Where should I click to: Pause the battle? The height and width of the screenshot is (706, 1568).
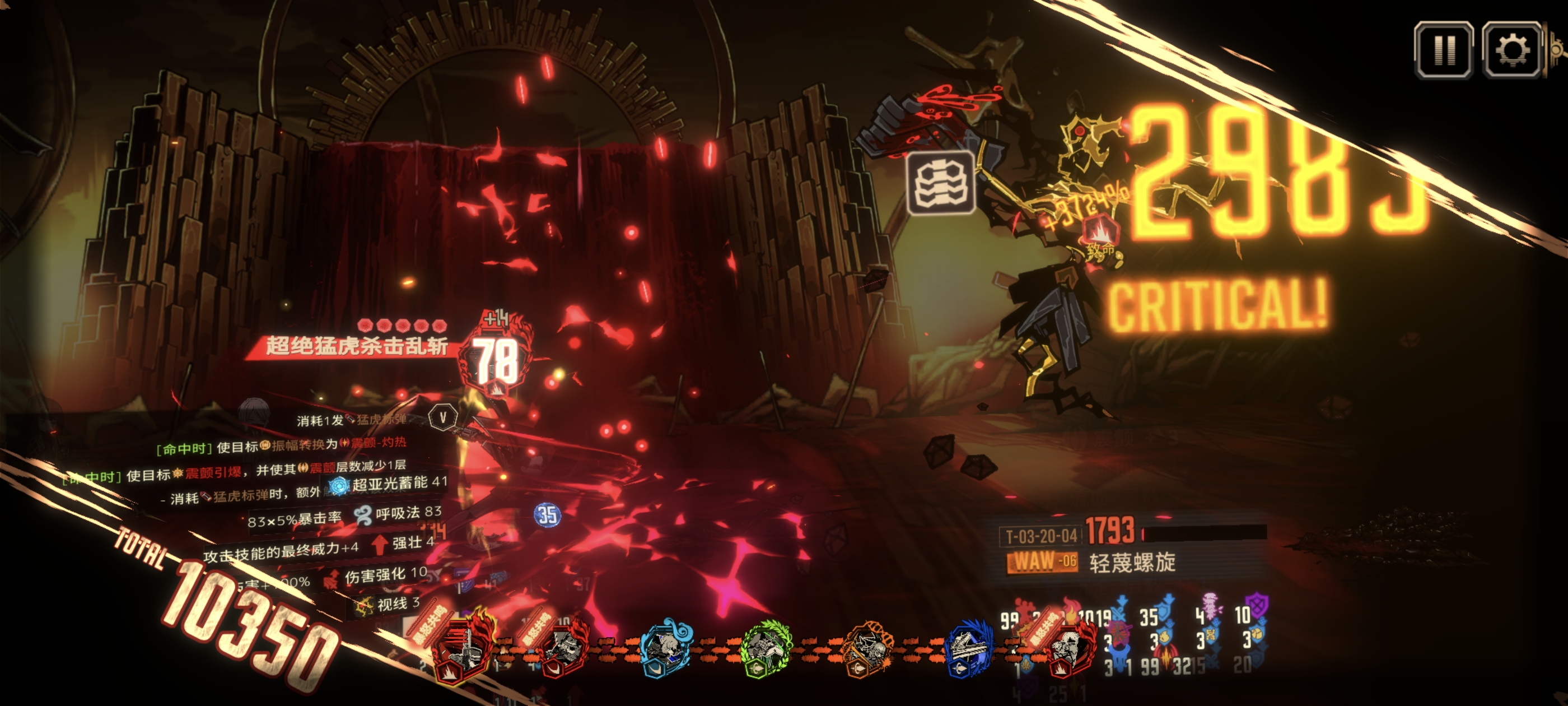(1443, 50)
